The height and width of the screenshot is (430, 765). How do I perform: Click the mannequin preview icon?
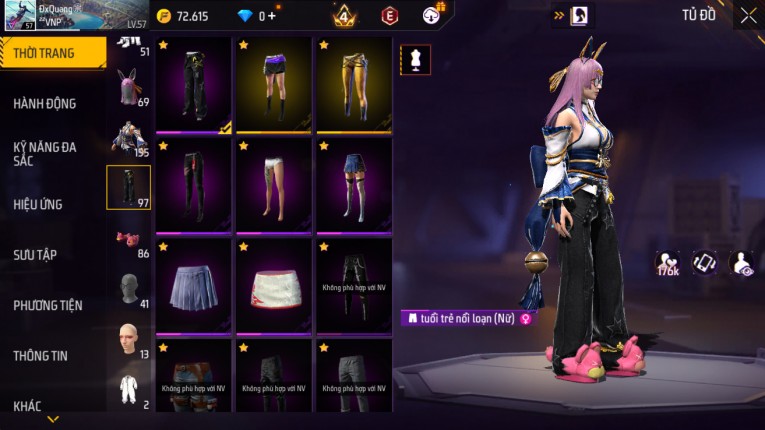tap(415, 60)
